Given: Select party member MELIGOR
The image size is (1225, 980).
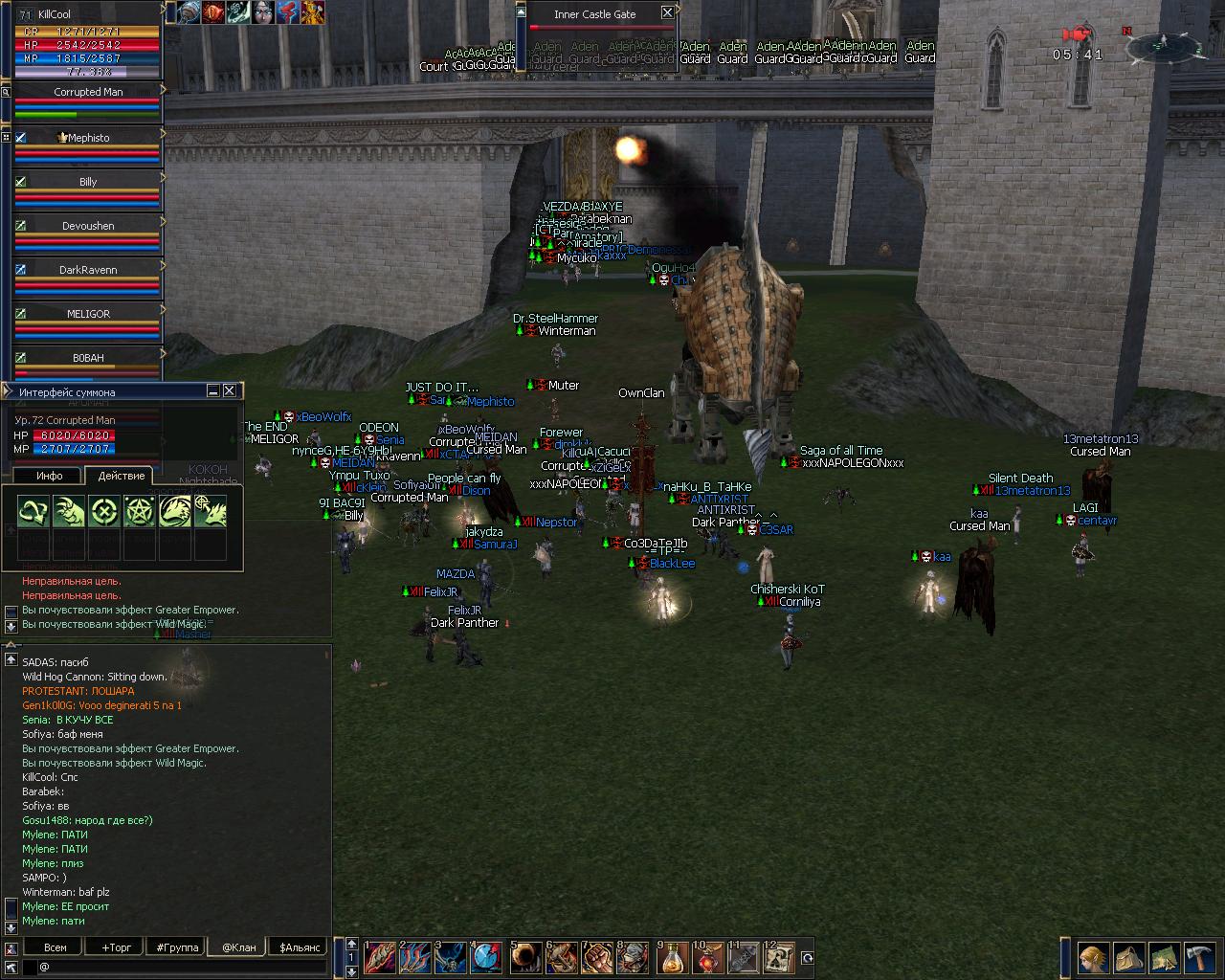Looking at the screenshot, I should [88, 314].
